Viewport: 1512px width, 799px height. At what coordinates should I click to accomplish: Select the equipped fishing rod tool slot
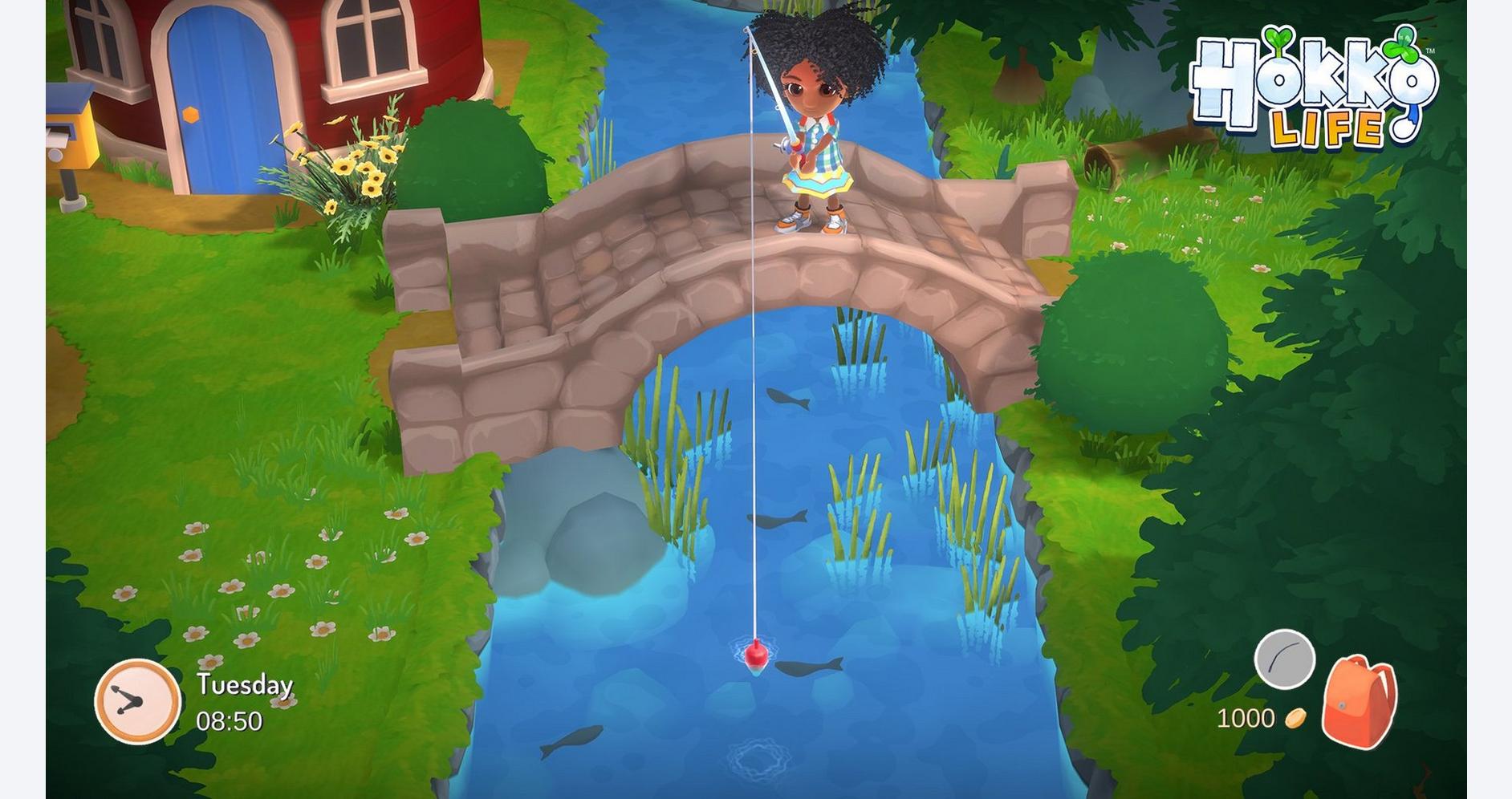(x=1284, y=659)
